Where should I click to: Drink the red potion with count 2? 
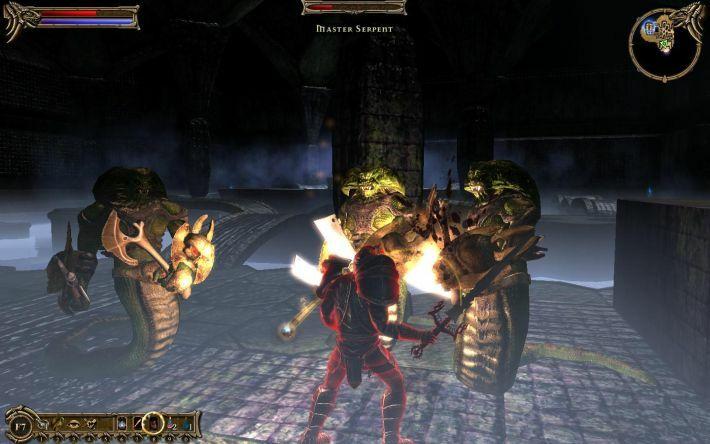(x=170, y=423)
